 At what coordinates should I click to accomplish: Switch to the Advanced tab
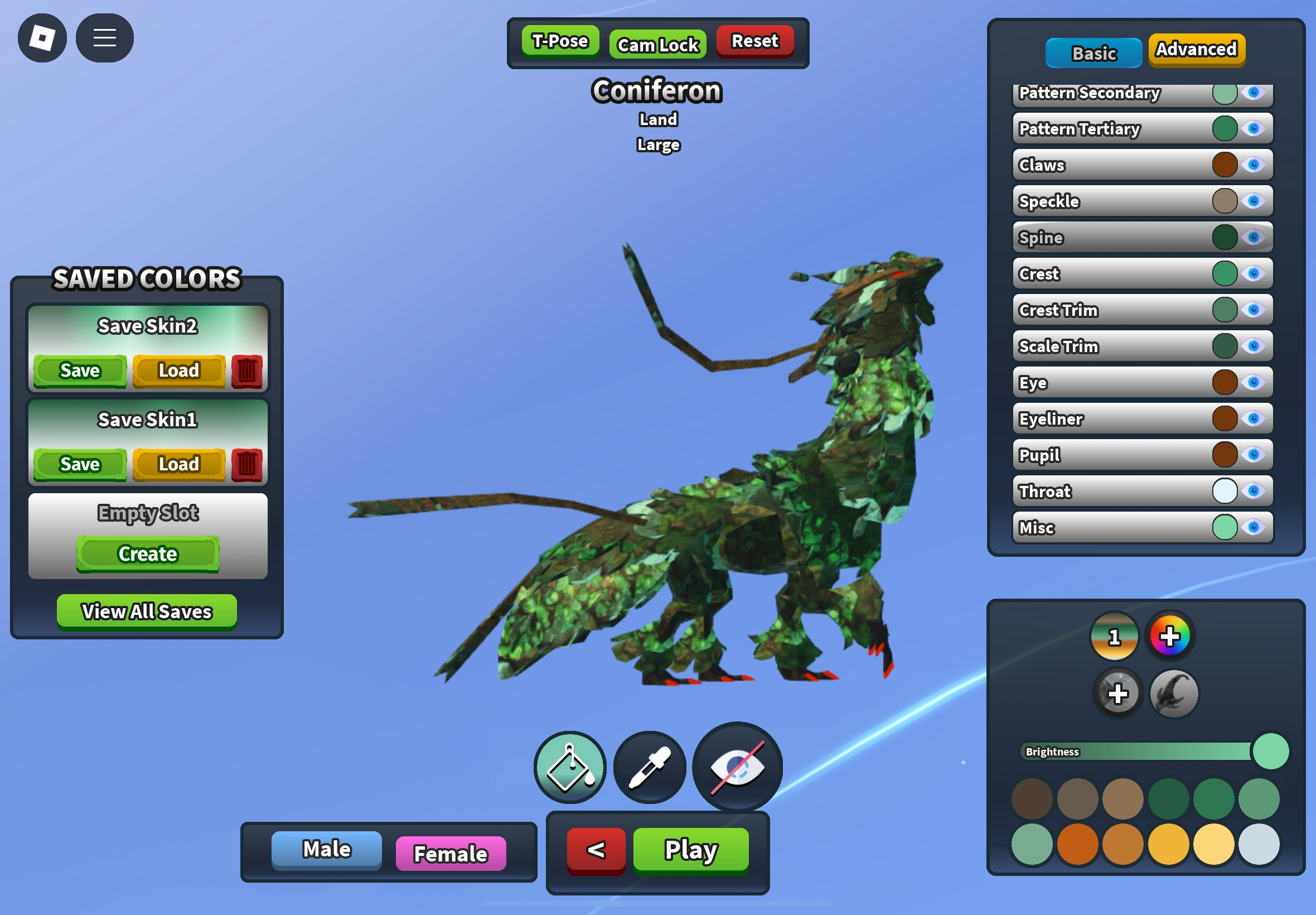pyautogui.click(x=1196, y=50)
